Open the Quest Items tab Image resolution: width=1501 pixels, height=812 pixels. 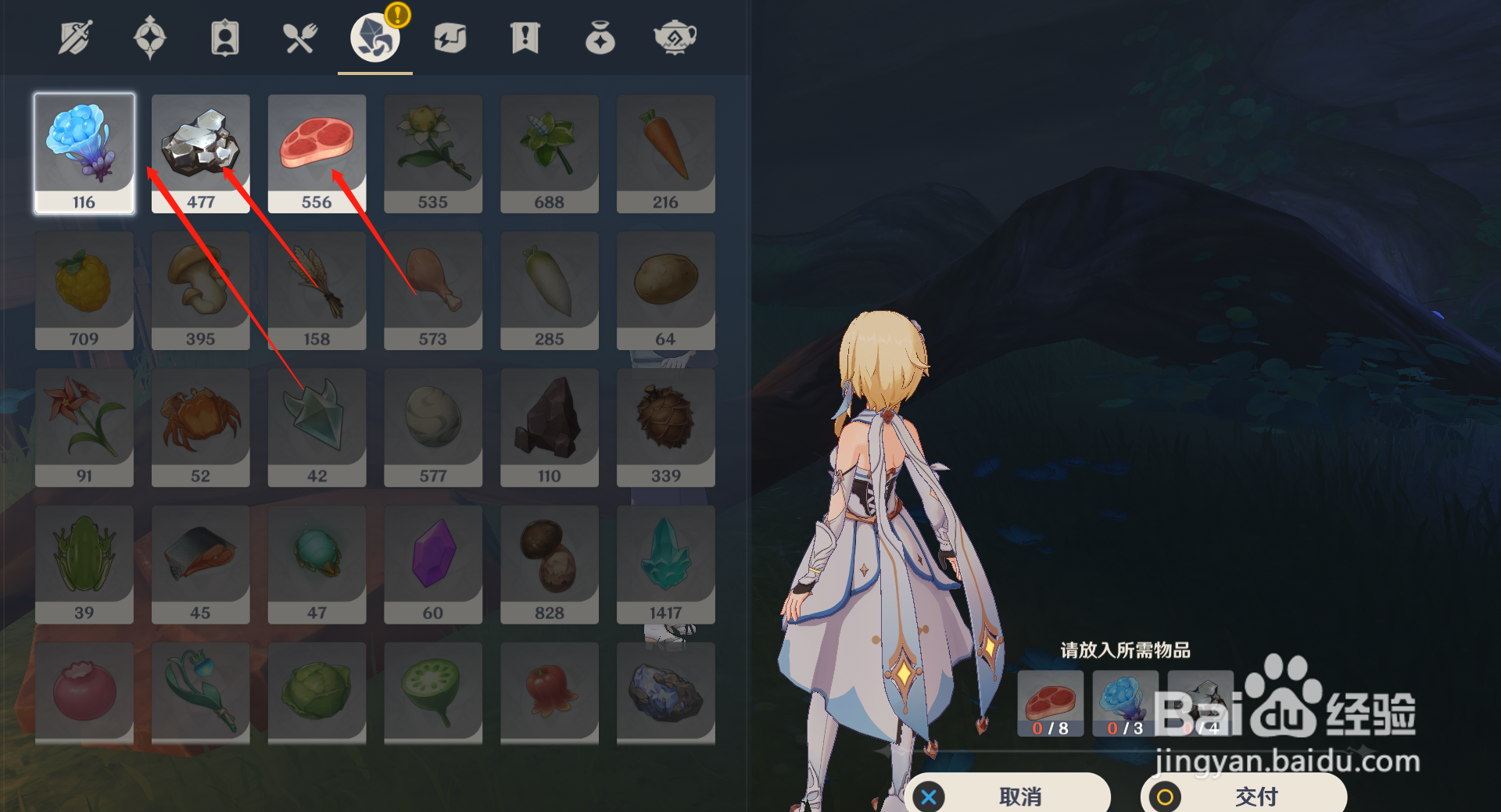[524, 35]
